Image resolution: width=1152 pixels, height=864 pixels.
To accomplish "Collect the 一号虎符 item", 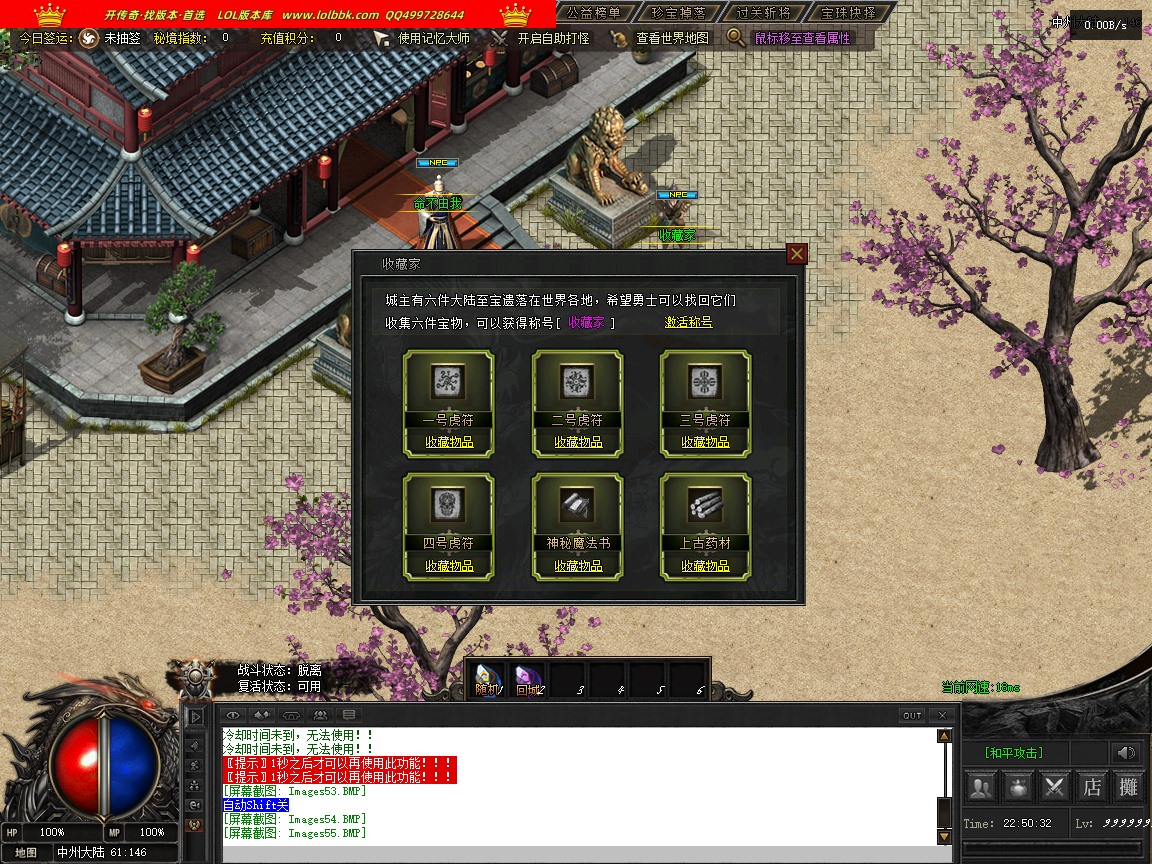I will point(449,442).
